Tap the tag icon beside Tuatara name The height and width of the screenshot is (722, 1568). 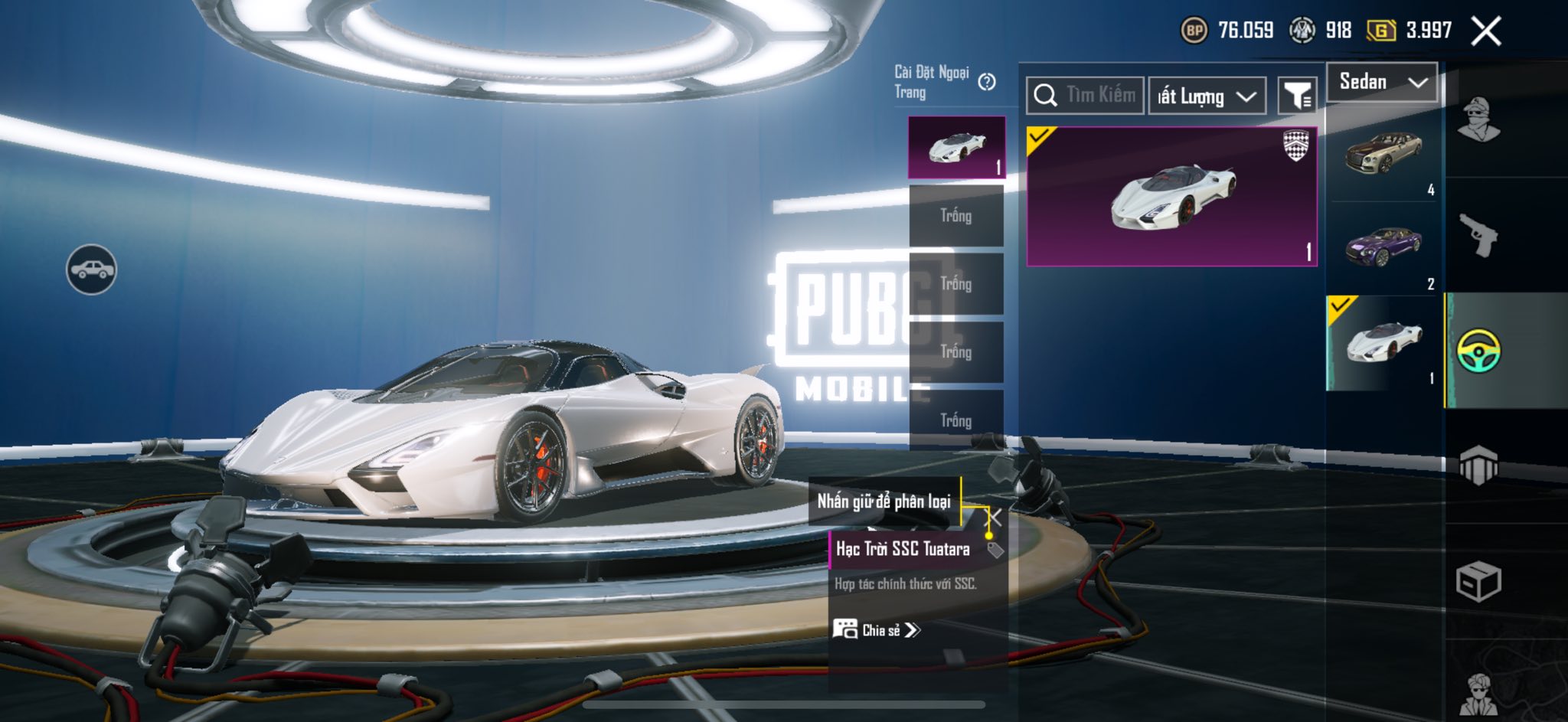(x=995, y=550)
